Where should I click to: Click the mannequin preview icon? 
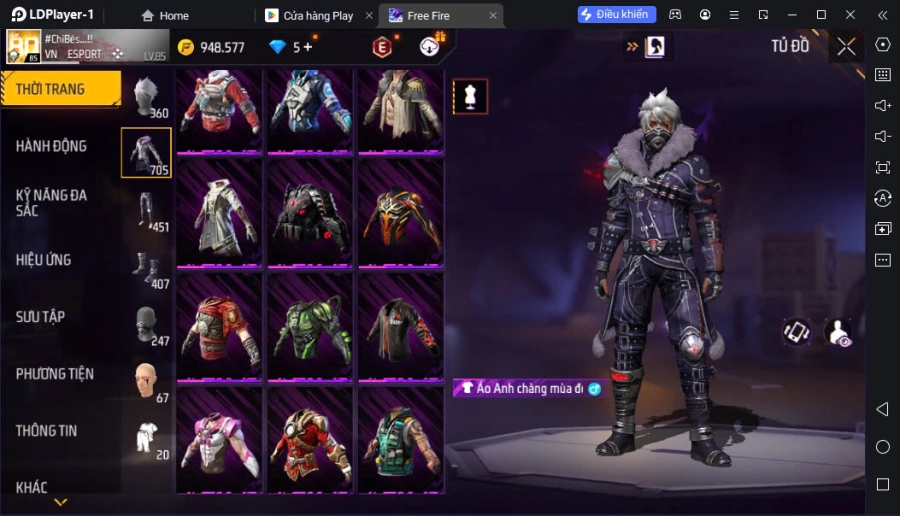470,96
